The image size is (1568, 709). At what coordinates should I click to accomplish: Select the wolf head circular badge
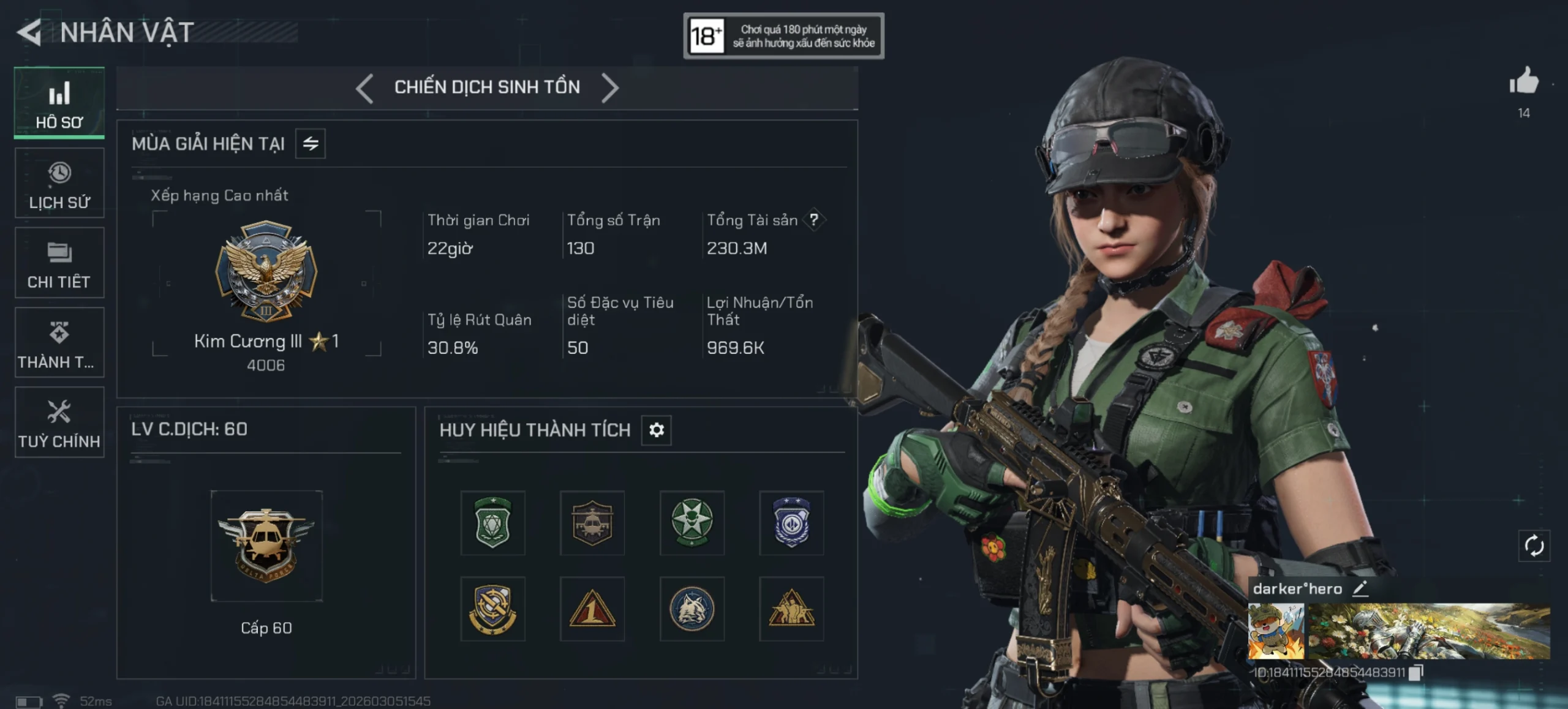tap(692, 609)
